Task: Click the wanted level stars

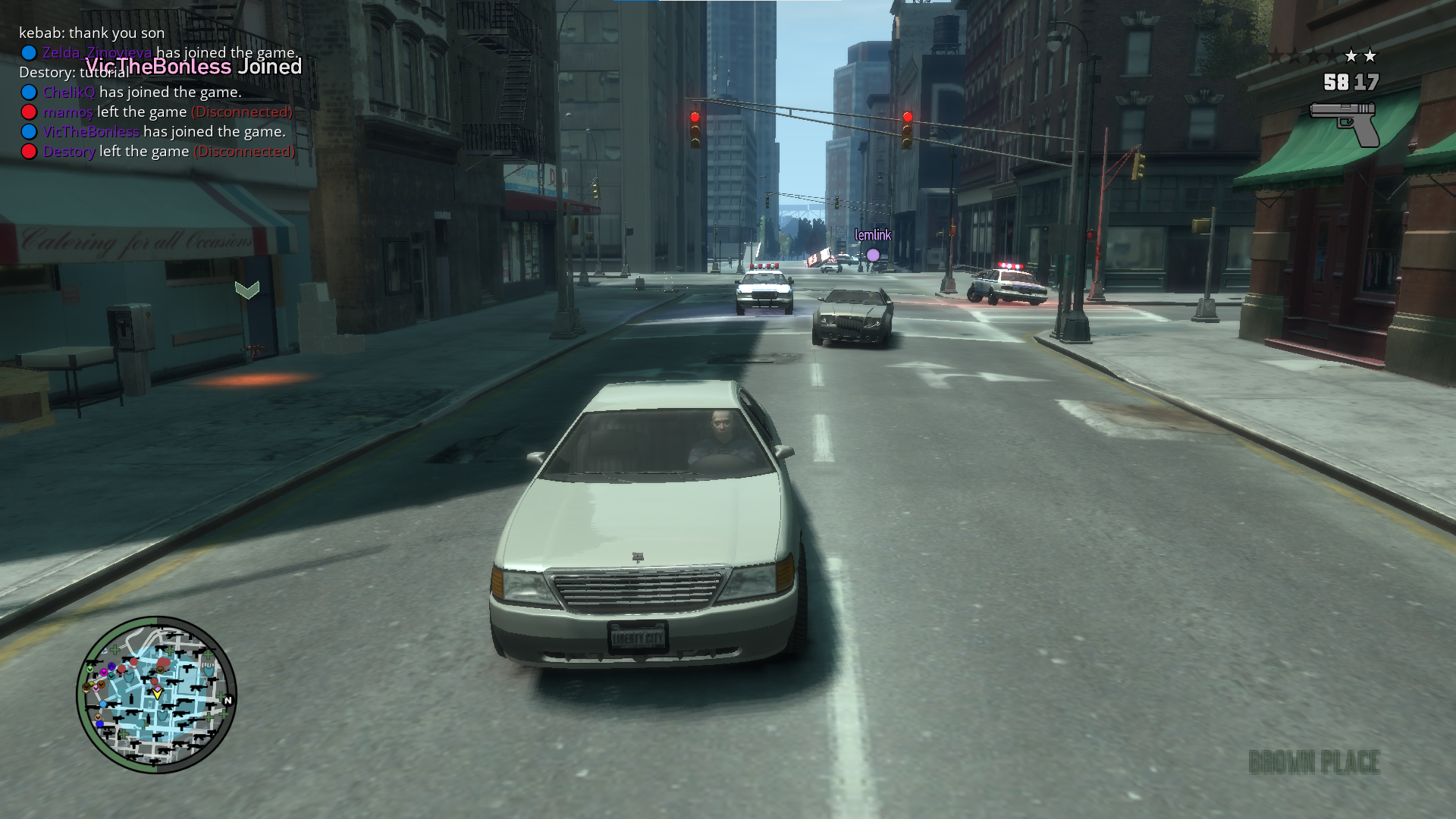Action: [x=1362, y=55]
